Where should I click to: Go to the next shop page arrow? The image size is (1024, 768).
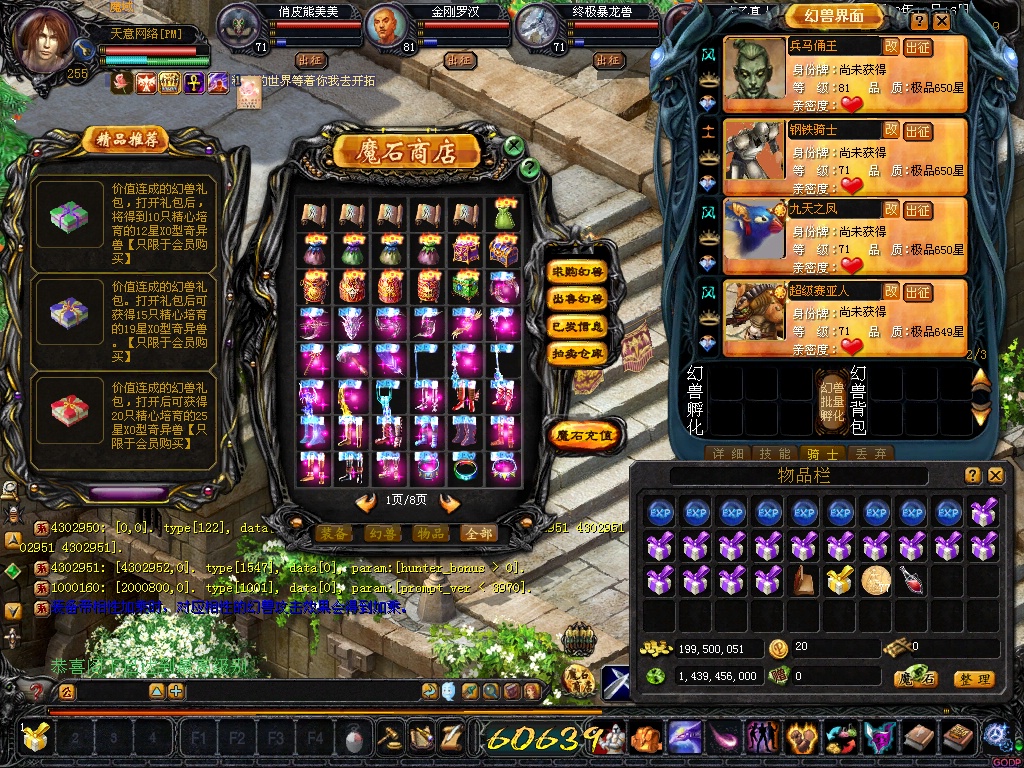pos(450,503)
